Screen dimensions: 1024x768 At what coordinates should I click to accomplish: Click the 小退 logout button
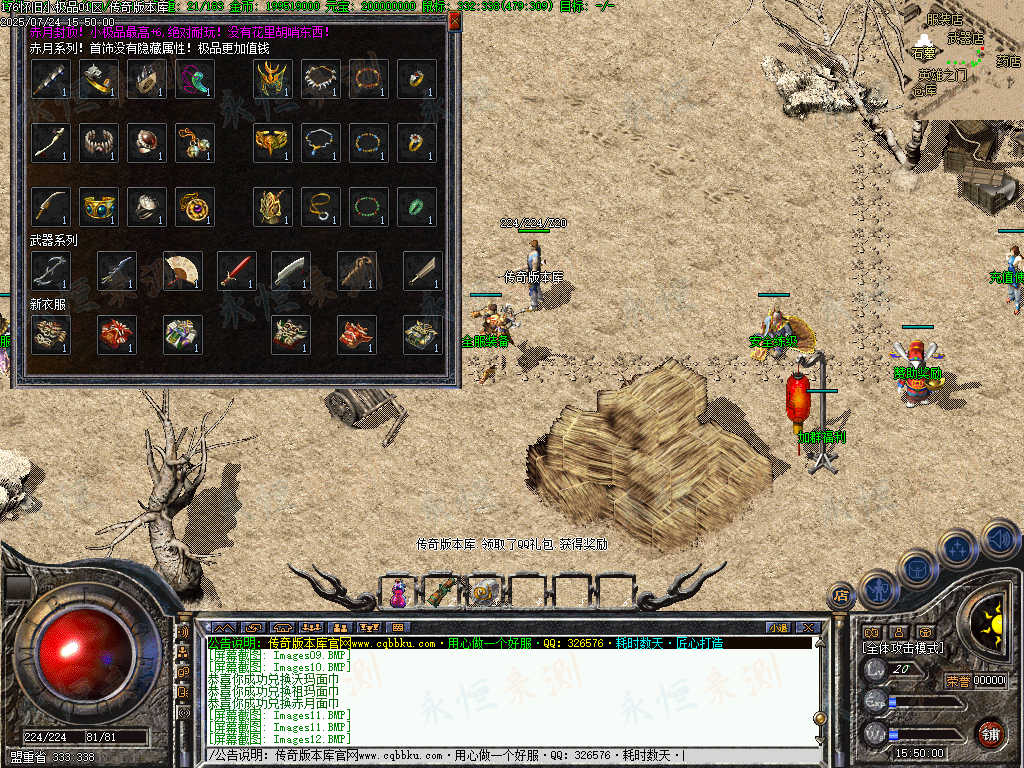[778, 627]
